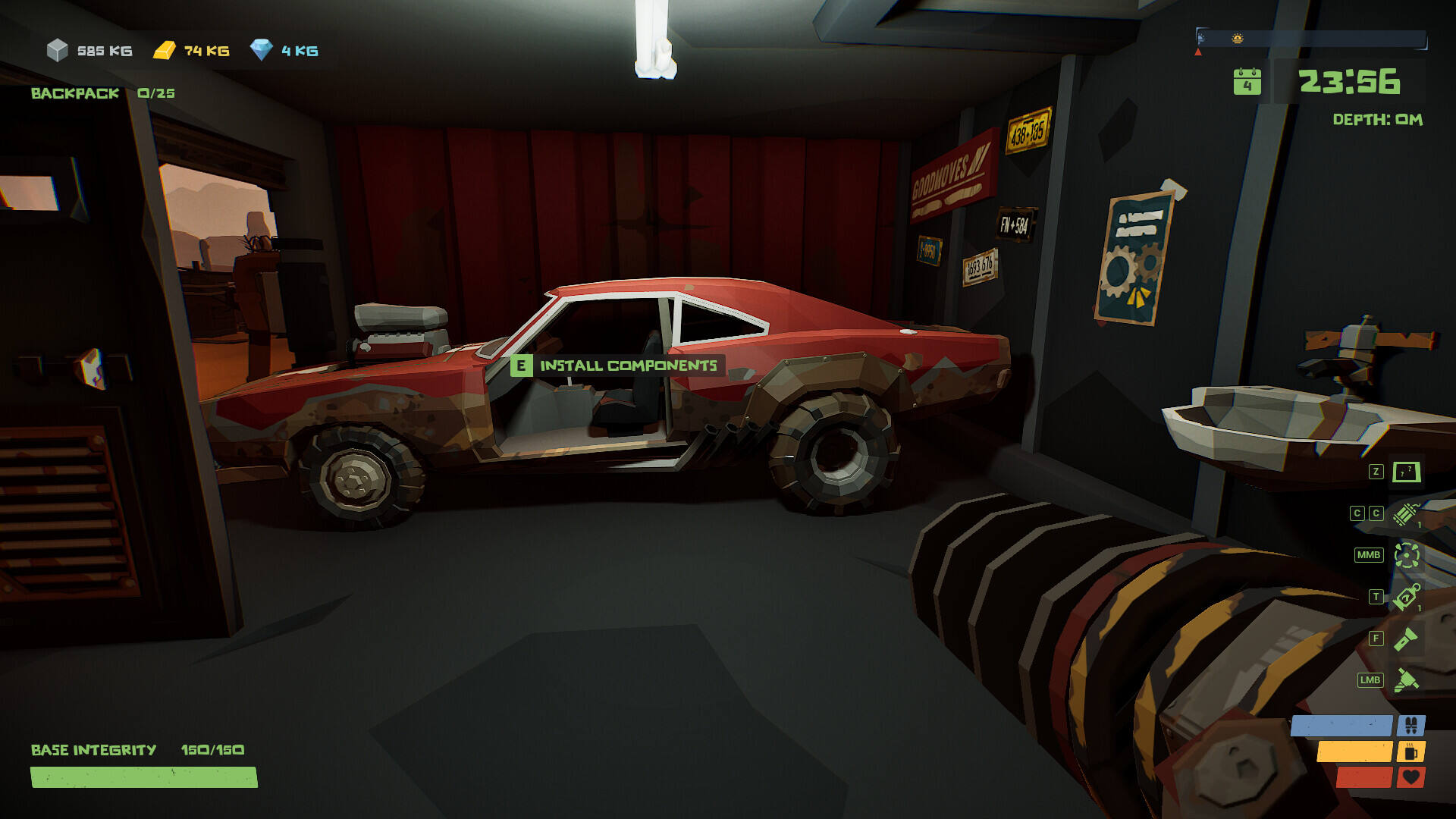The image size is (1456, 819).
Task: Toggle the flashlight icon
Action: (1406, 639)
